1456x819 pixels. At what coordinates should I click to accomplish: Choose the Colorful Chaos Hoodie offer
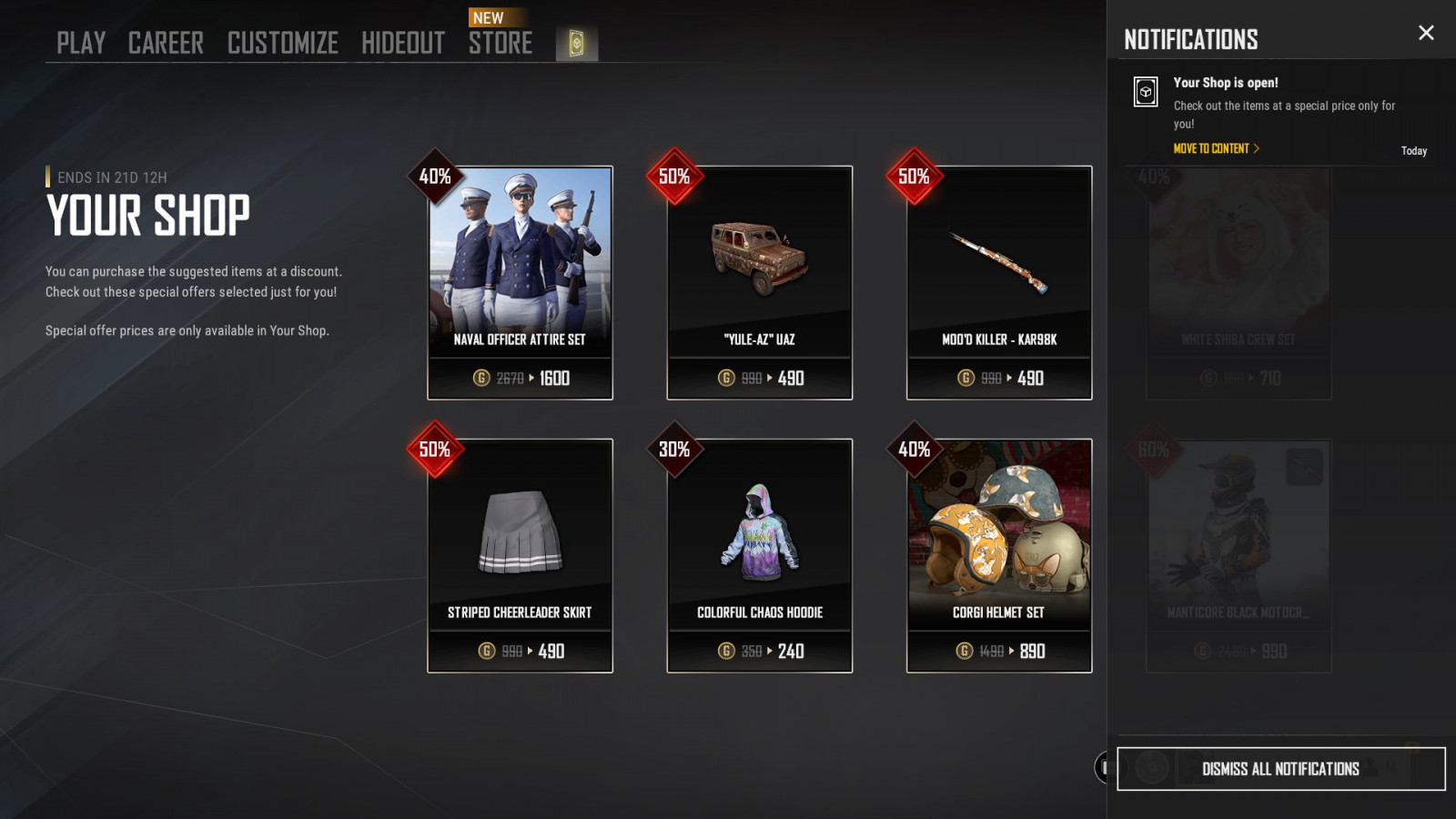760,555
